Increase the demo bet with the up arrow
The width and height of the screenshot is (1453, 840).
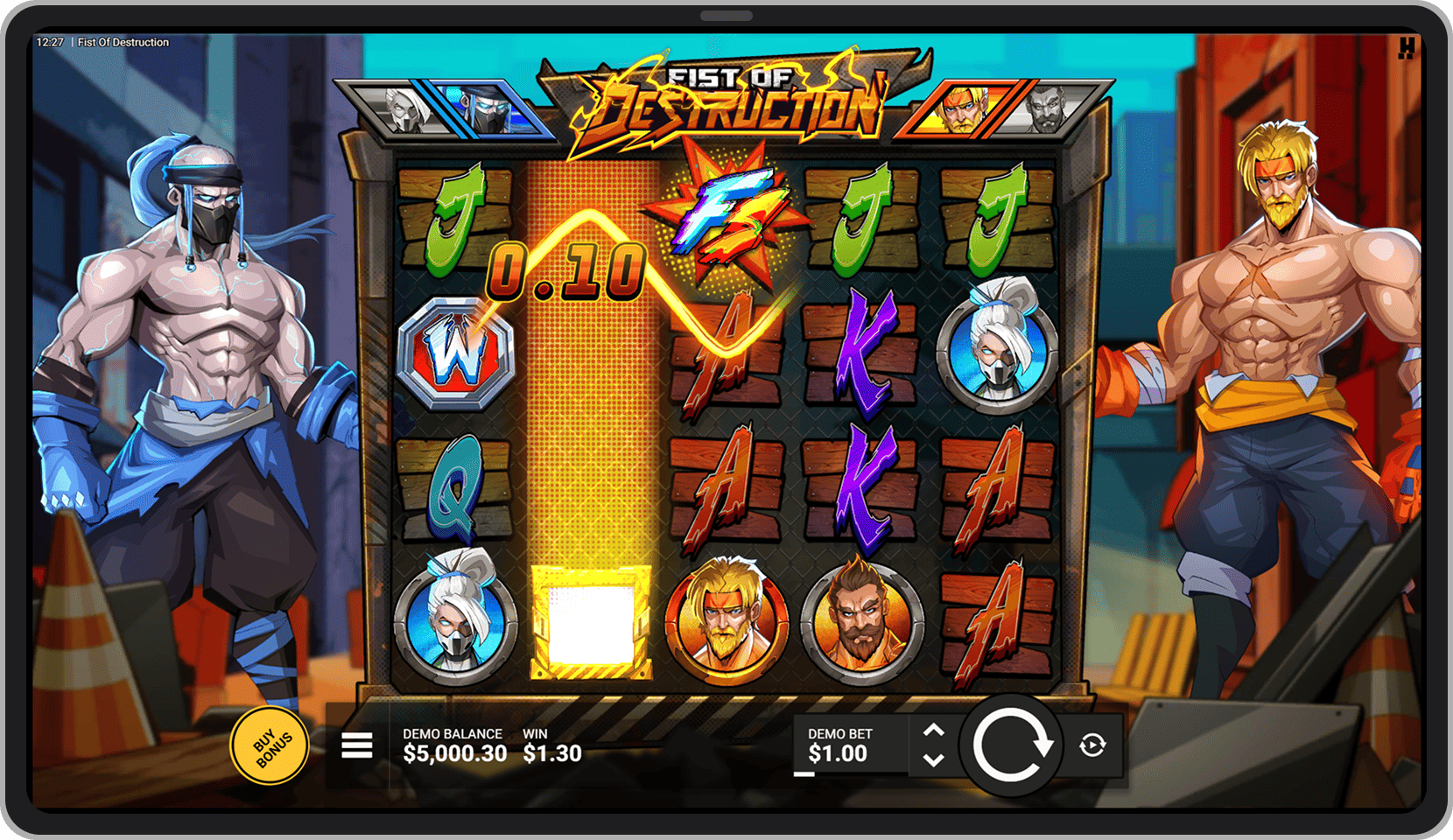pos(934,731)
